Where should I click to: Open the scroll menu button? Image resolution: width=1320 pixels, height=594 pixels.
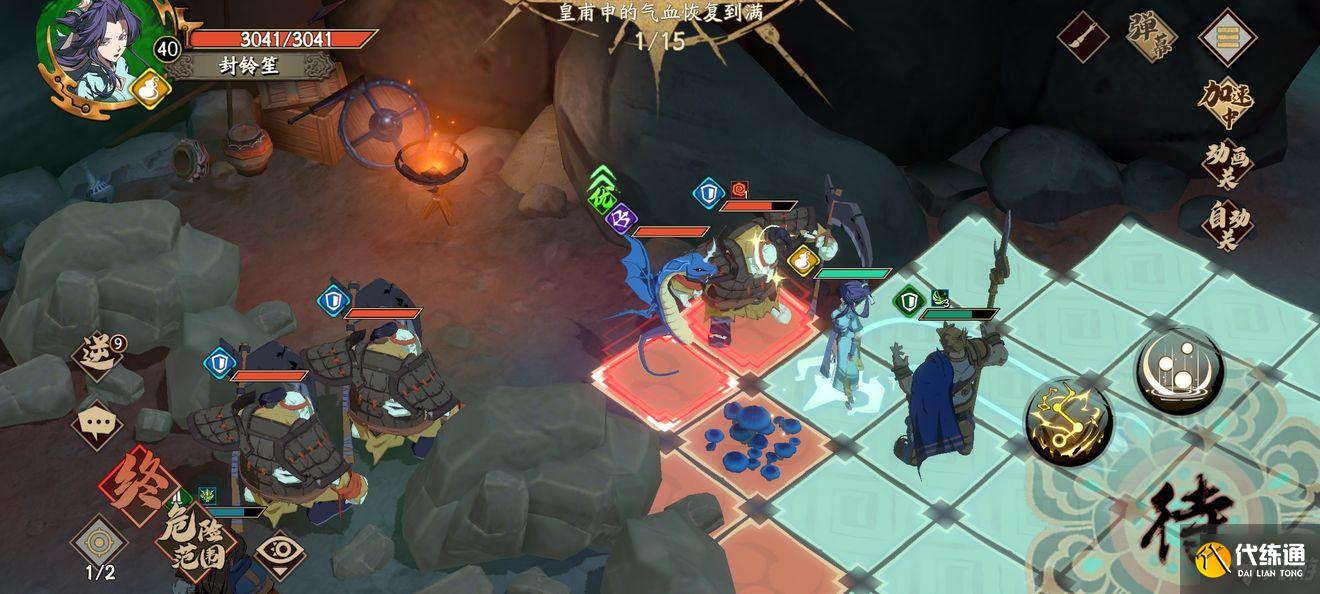pyautogui.click(x=1227, y=37)
